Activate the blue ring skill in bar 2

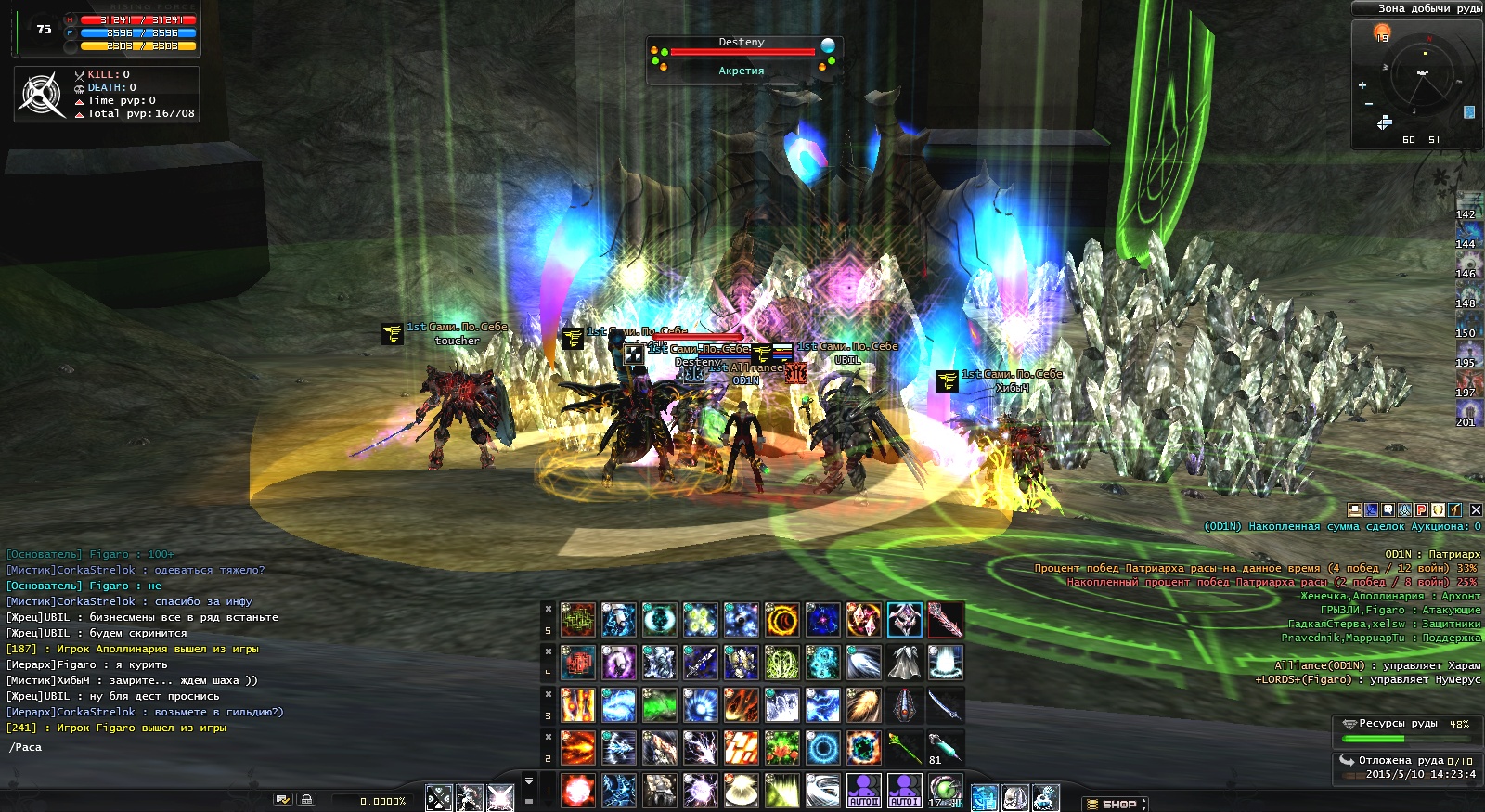tap(822, 748)
